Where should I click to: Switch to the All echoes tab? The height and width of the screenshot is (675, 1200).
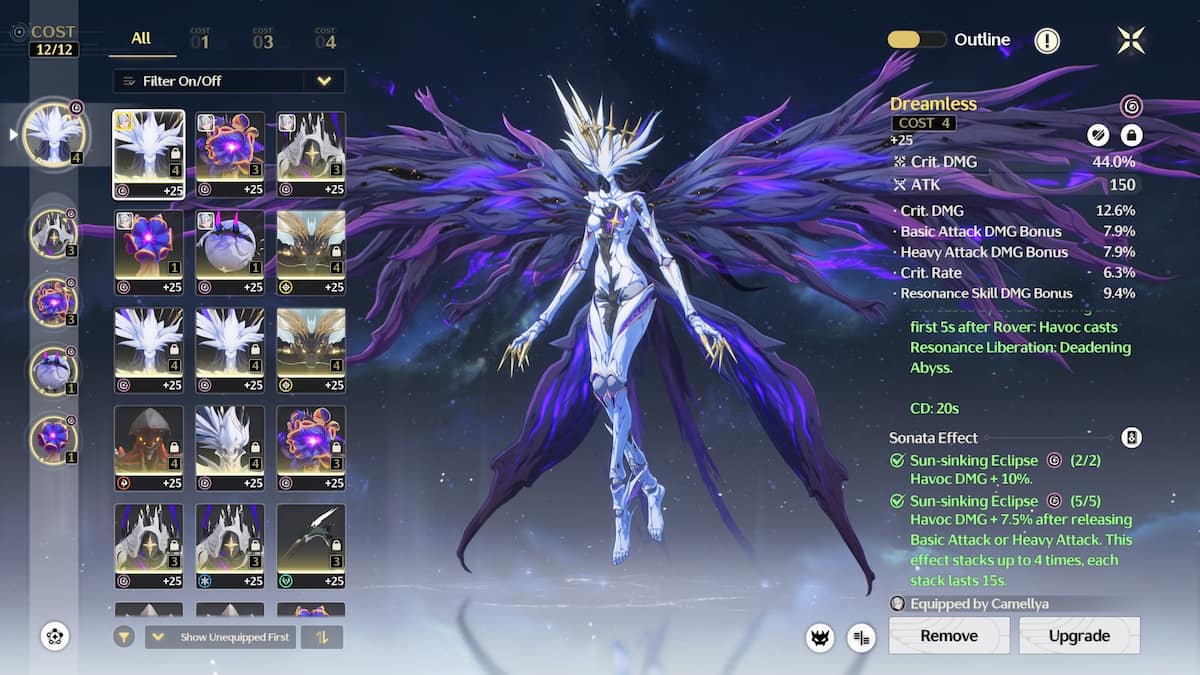(141, 38)
